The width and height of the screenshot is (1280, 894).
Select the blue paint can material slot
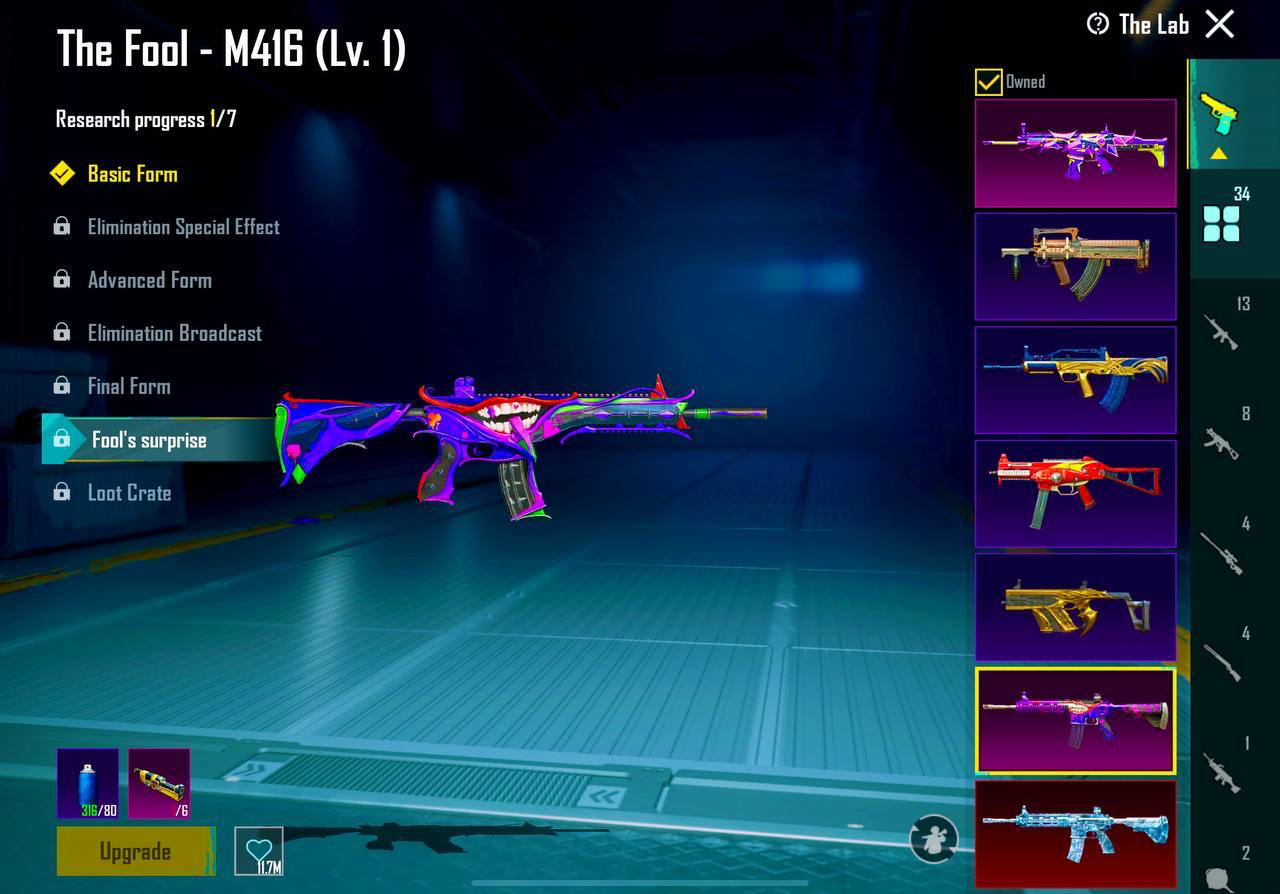(x=88, y=783)
